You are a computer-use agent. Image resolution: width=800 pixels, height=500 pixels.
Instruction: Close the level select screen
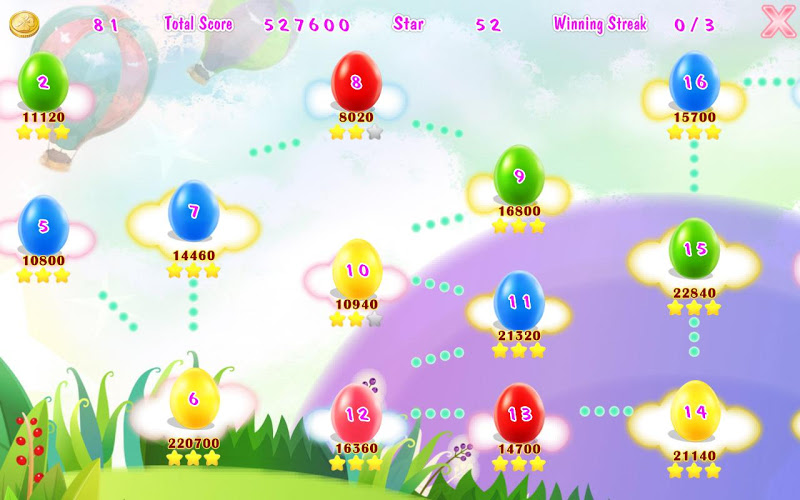[777, 22]
